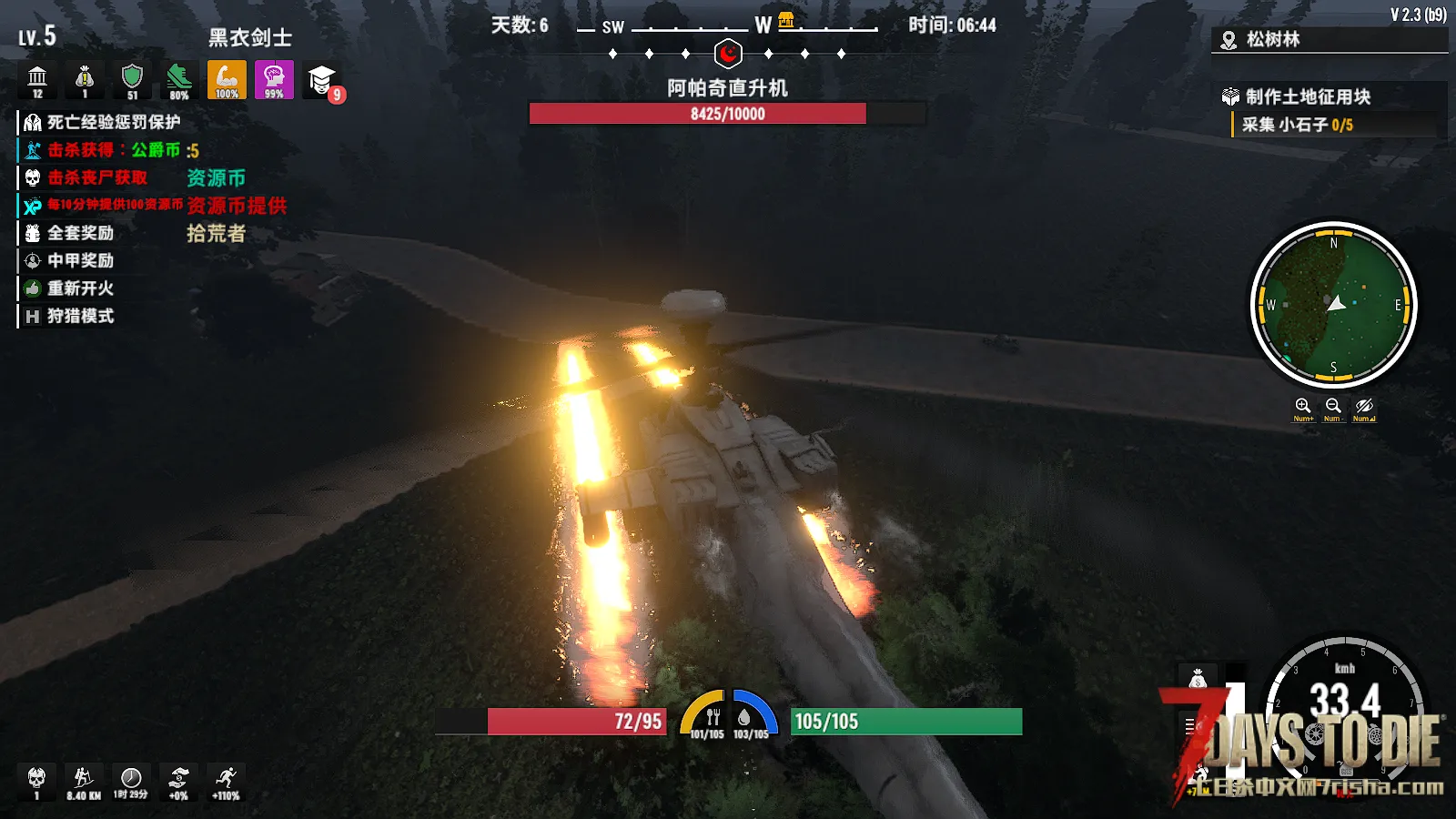Image resolution: width=1456 pixels, height=819 pixels.
Task: Select the 中甲奖励 buff entry
Action: pos(80,260)
